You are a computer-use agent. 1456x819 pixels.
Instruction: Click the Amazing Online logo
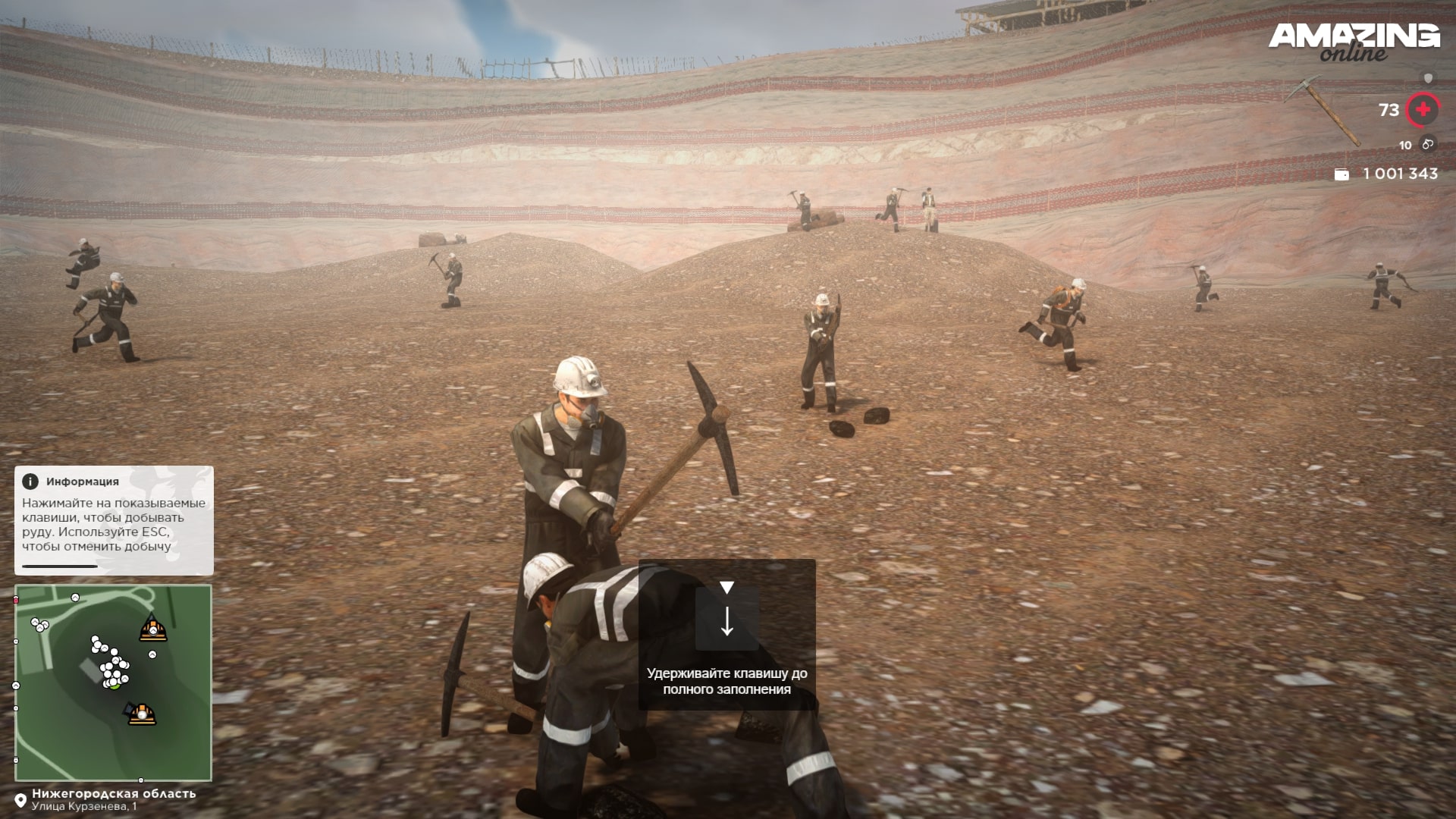click(x=1354, y=41)
